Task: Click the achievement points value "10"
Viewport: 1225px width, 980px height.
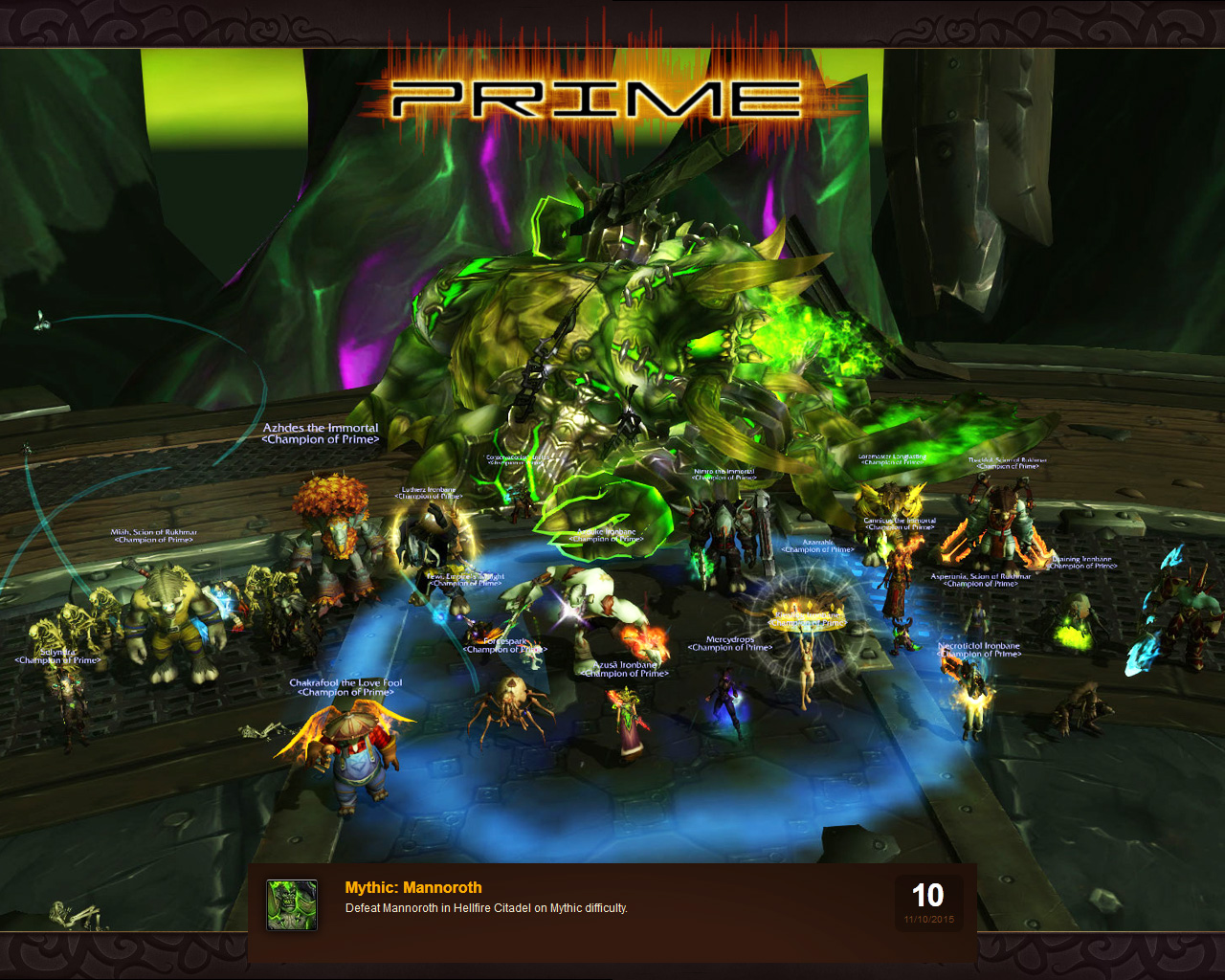Action: (x=927, y=897)
